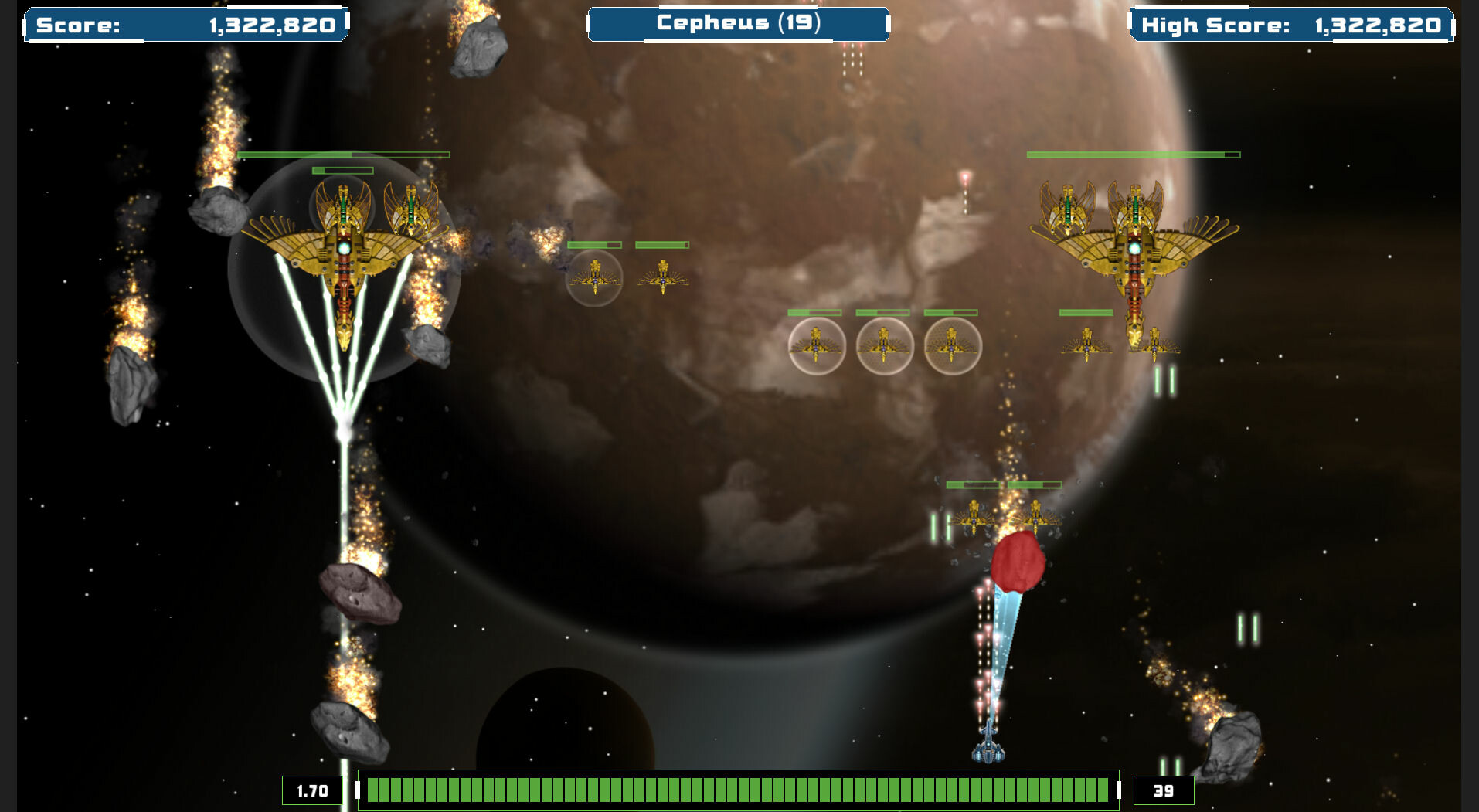
Task: Click the 1.70 multiplier box at bottom
Action: pos(312,790)
